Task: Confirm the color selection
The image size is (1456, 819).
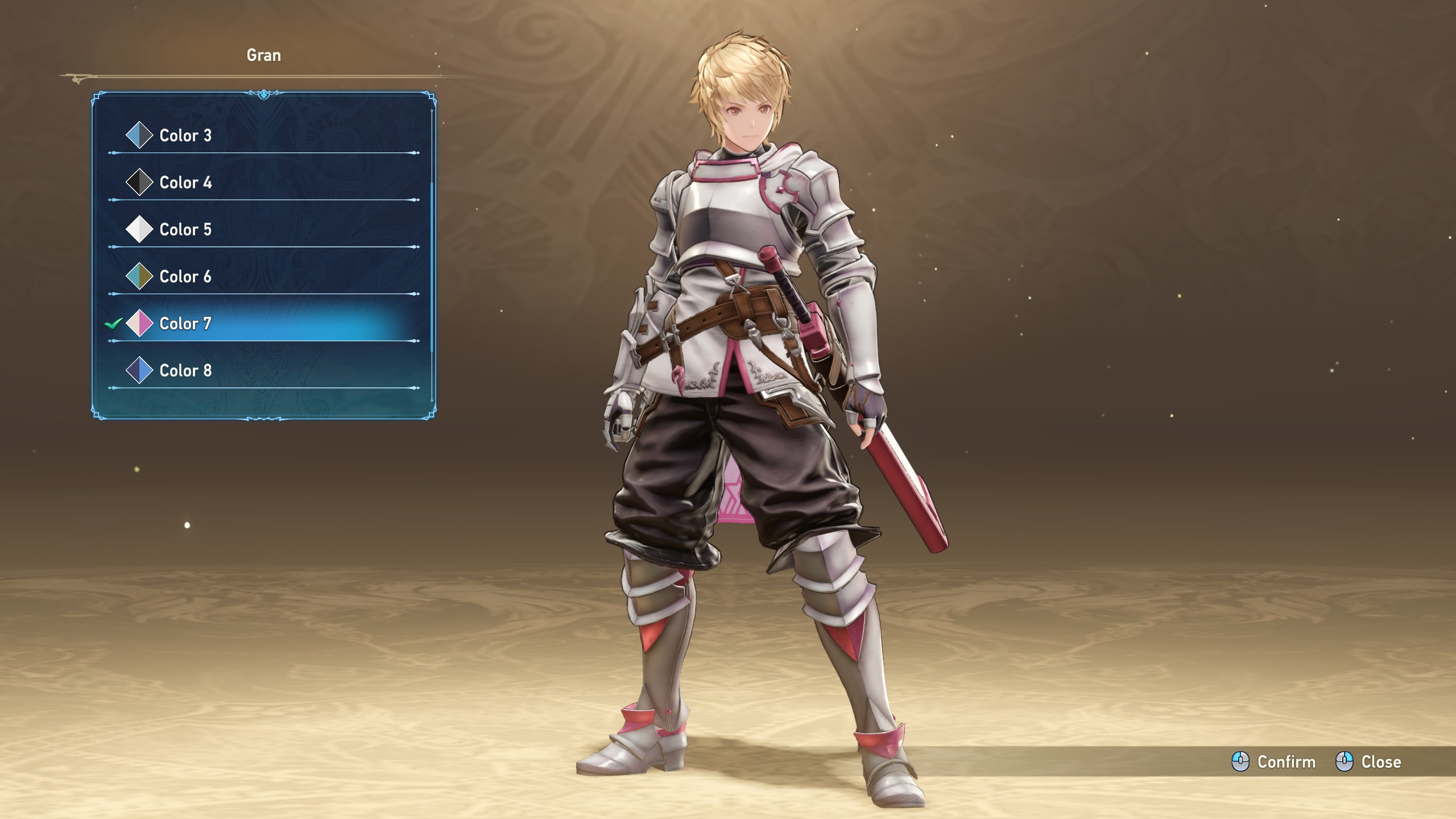Action: 1274,762
